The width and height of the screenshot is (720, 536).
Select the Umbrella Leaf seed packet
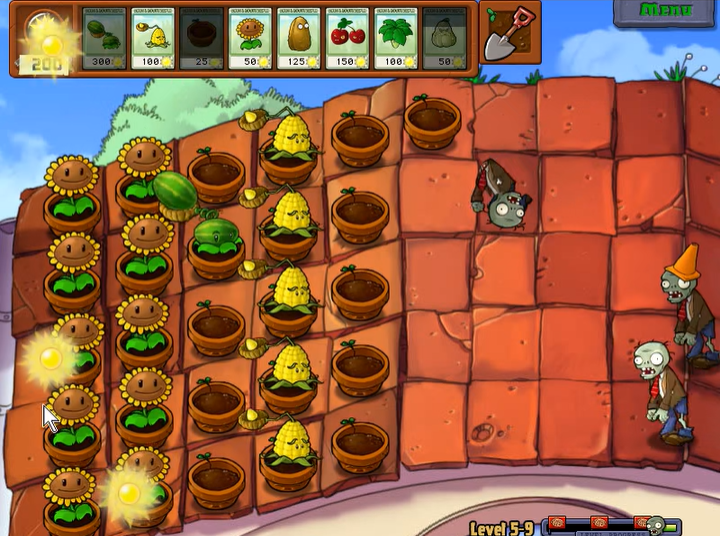[x=397, y=39]
